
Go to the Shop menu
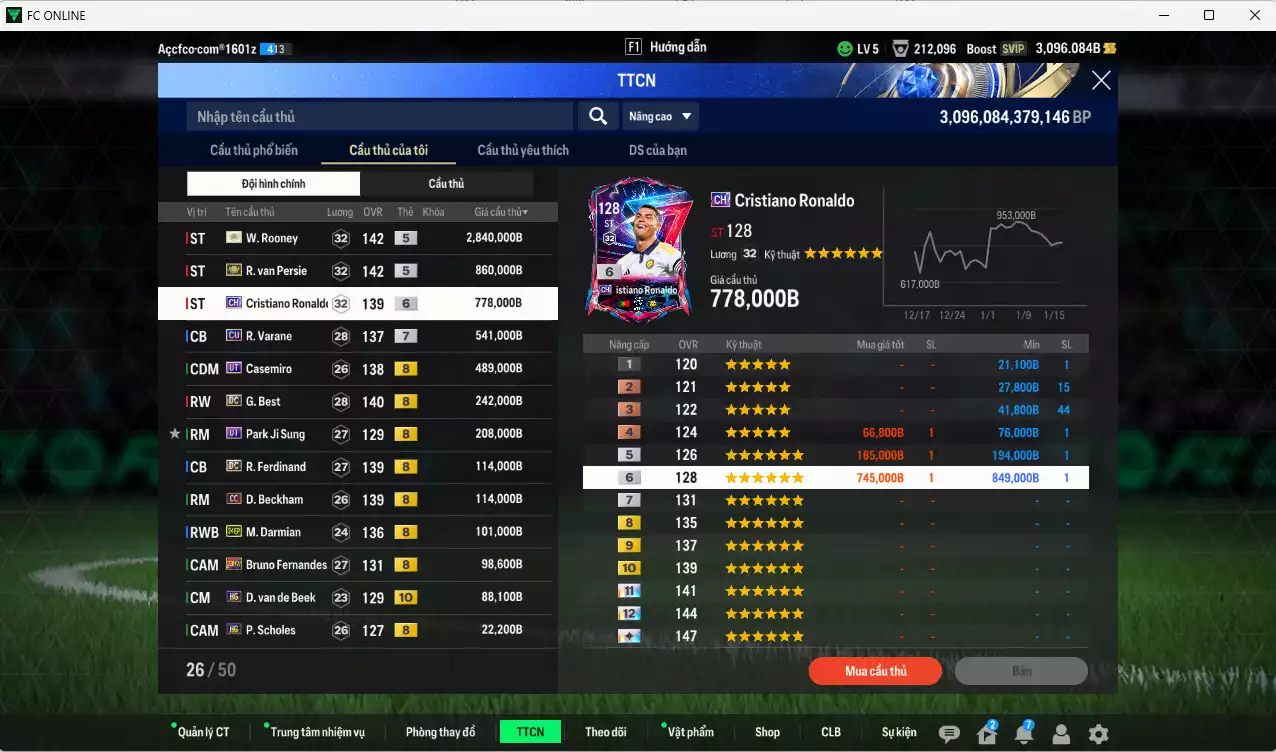point(767,732)
